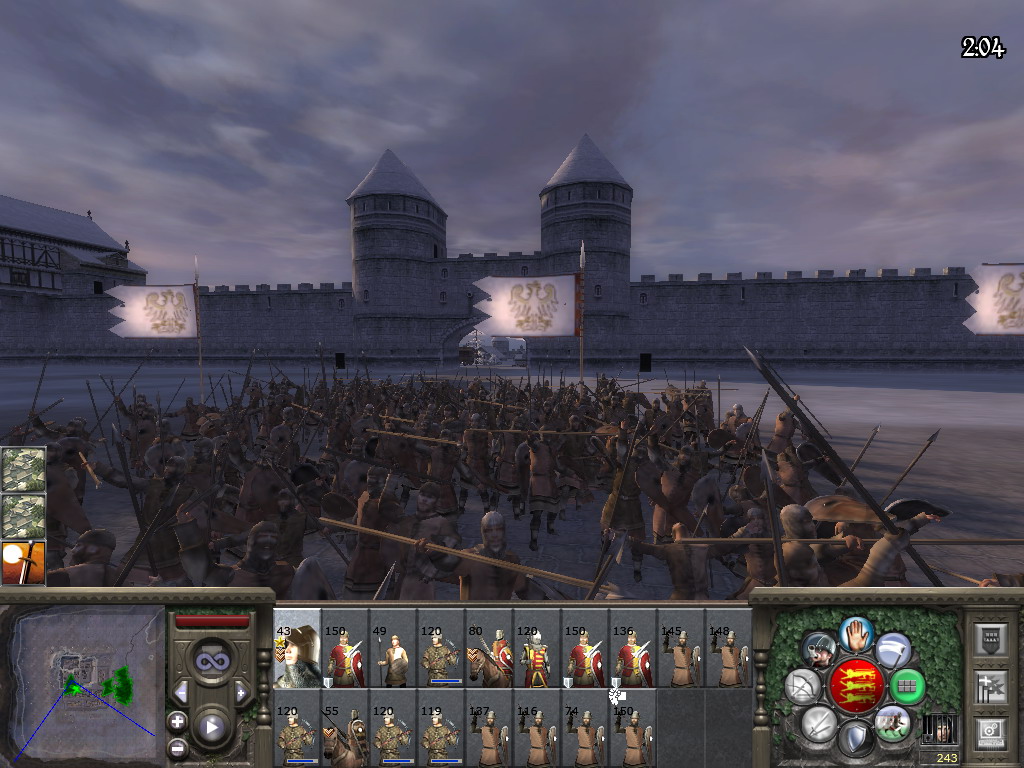Toggle the green grid formation button
The height and width of the screenshot is (768, 1024).
907,686
